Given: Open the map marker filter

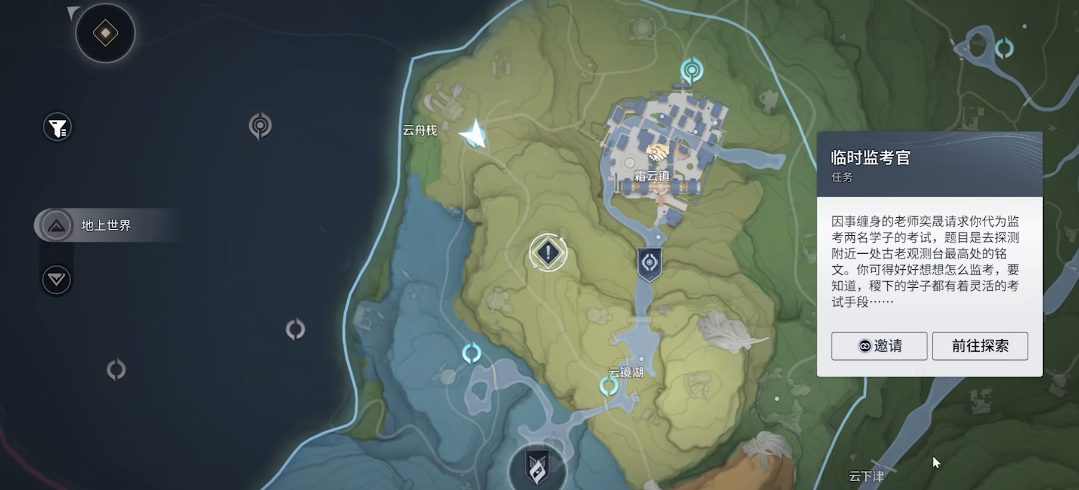Looking at the screenshot, I should pyautogui.click(x=58, y=127).
